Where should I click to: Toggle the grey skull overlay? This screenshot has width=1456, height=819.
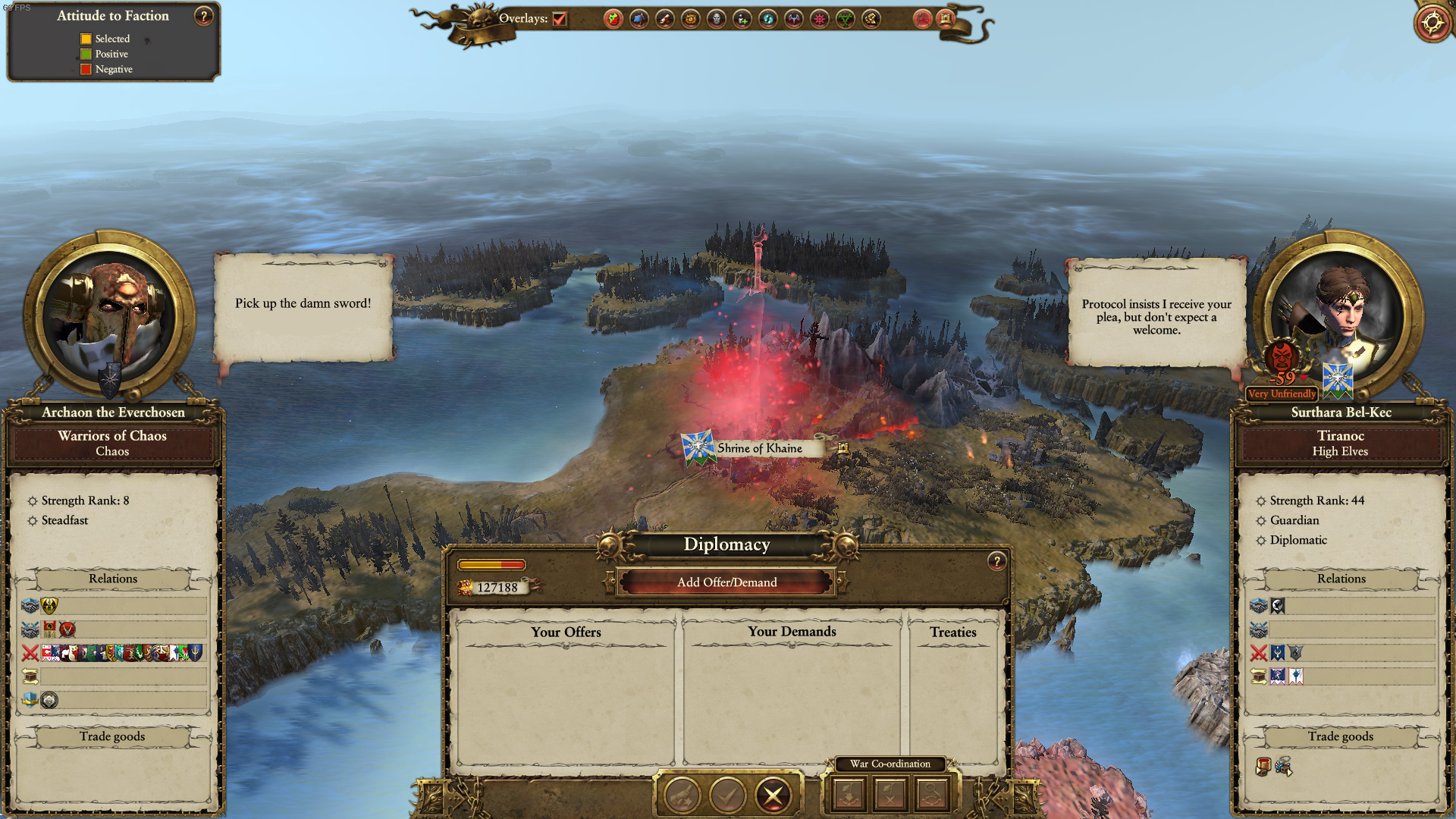click(x=717, y=19)
